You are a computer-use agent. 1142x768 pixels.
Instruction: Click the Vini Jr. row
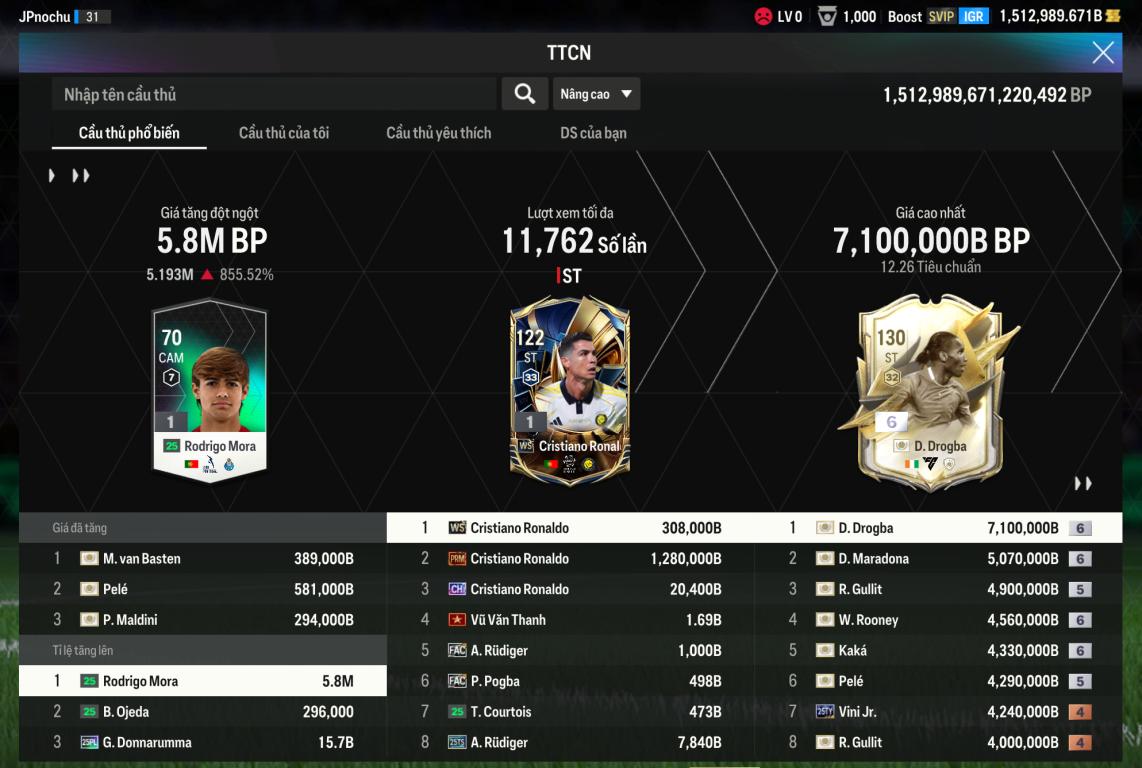point(937,712)
